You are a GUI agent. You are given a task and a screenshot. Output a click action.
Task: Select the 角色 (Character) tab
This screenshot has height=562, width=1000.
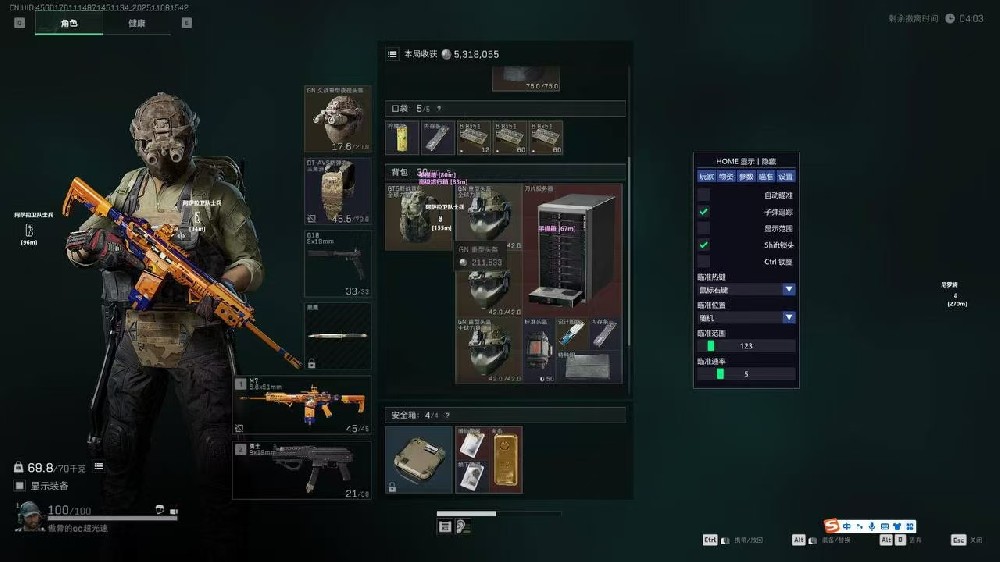(68, 22)
